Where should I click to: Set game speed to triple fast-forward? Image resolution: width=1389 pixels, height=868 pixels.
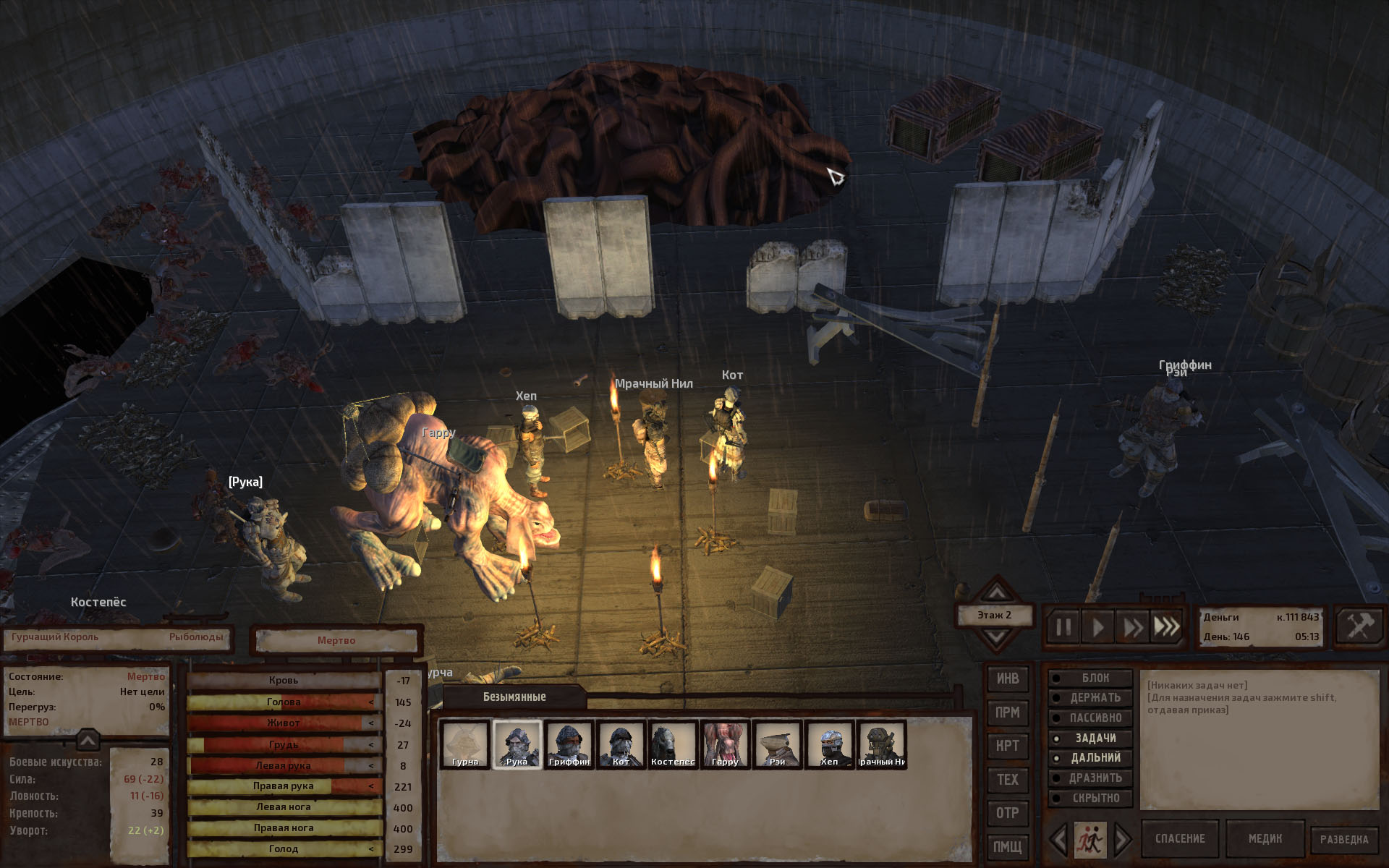click(x=1166, y=626)
